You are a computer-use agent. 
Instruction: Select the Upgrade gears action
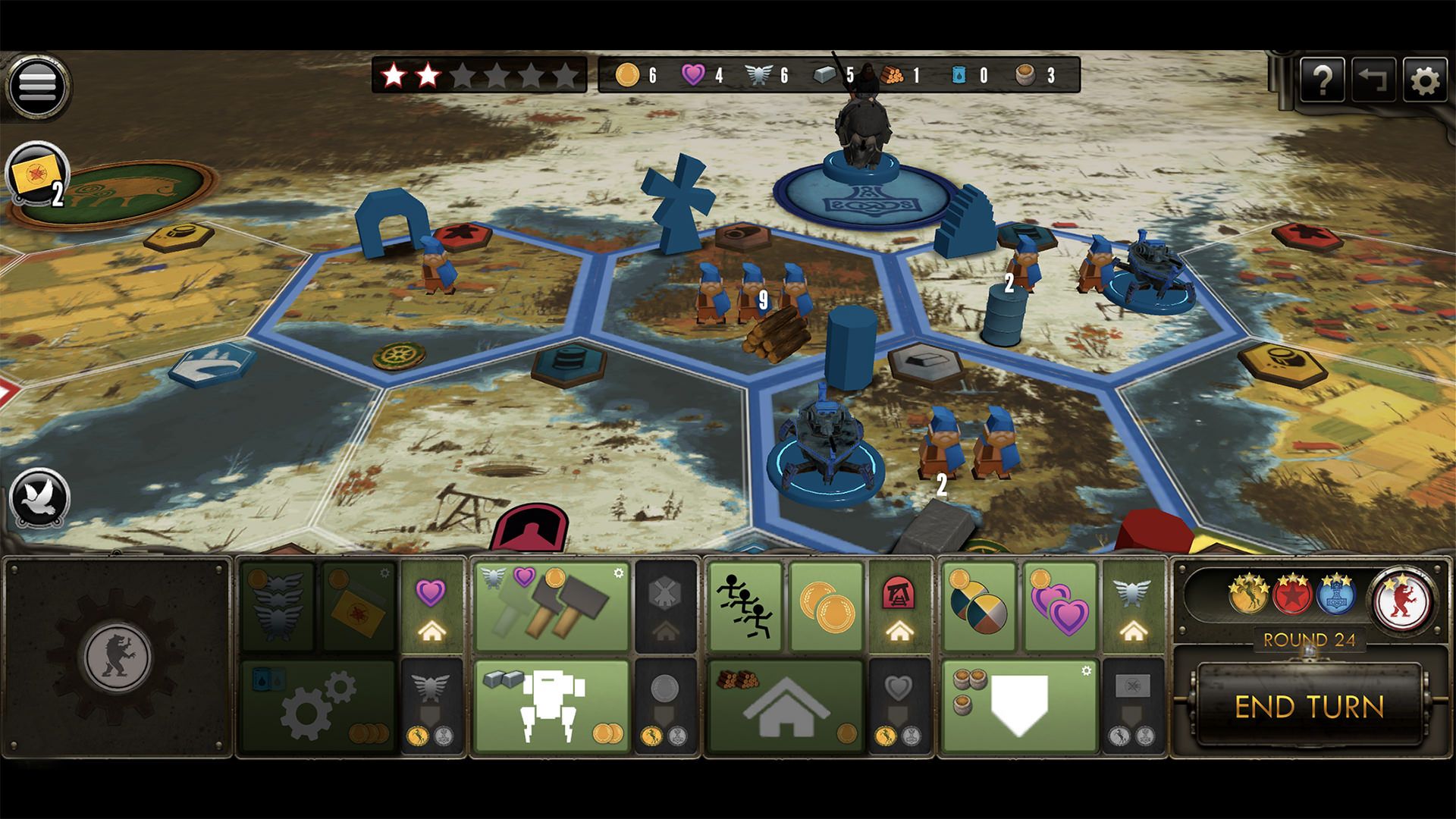click(318, 706)
